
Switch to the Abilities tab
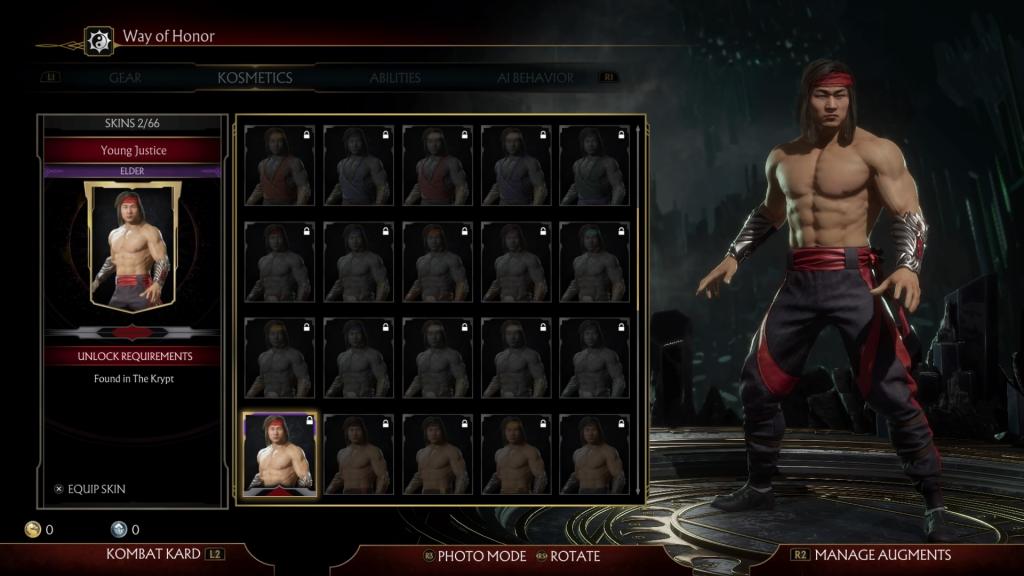(395, 78)
